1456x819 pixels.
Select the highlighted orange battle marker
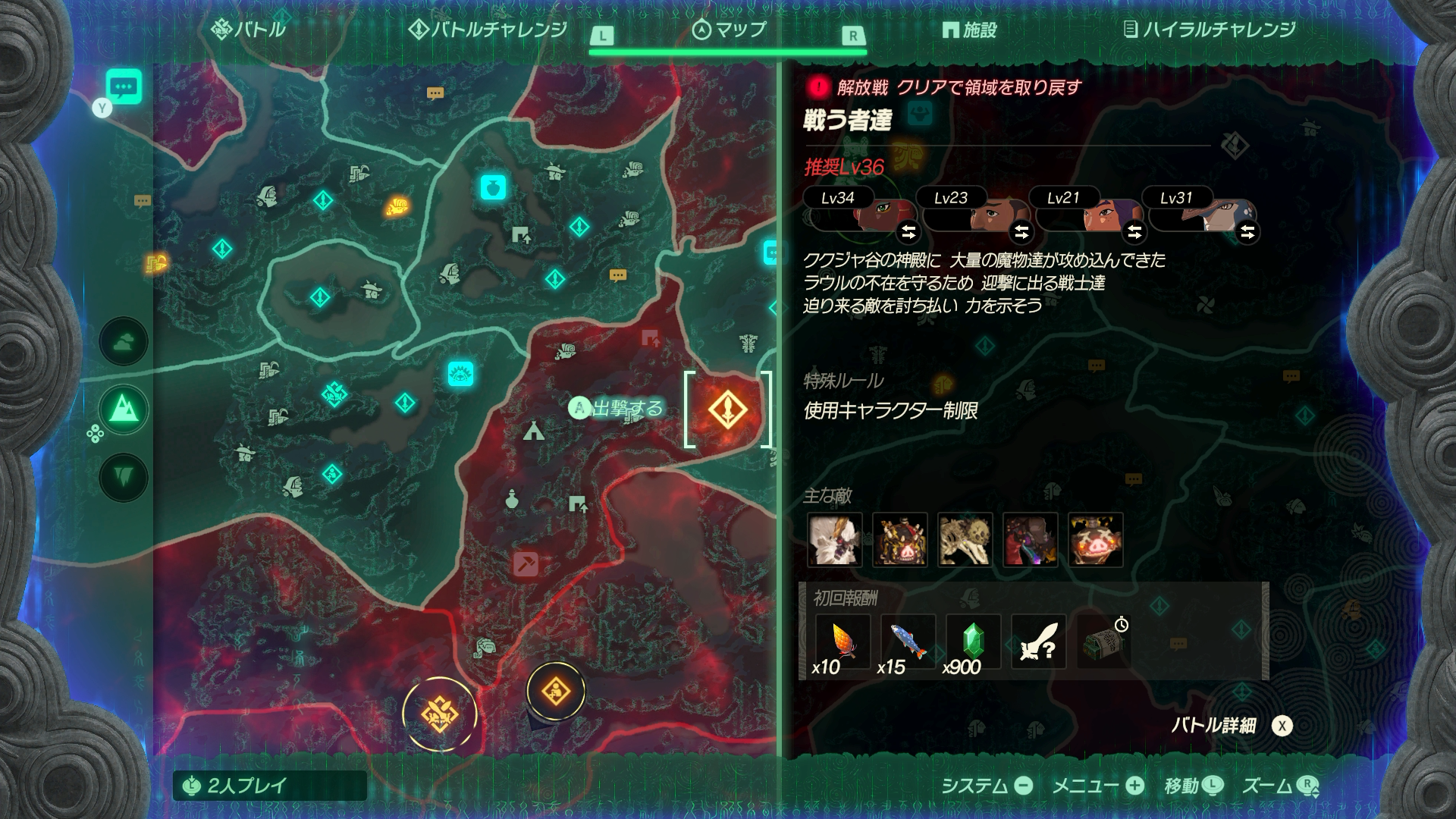727,410
